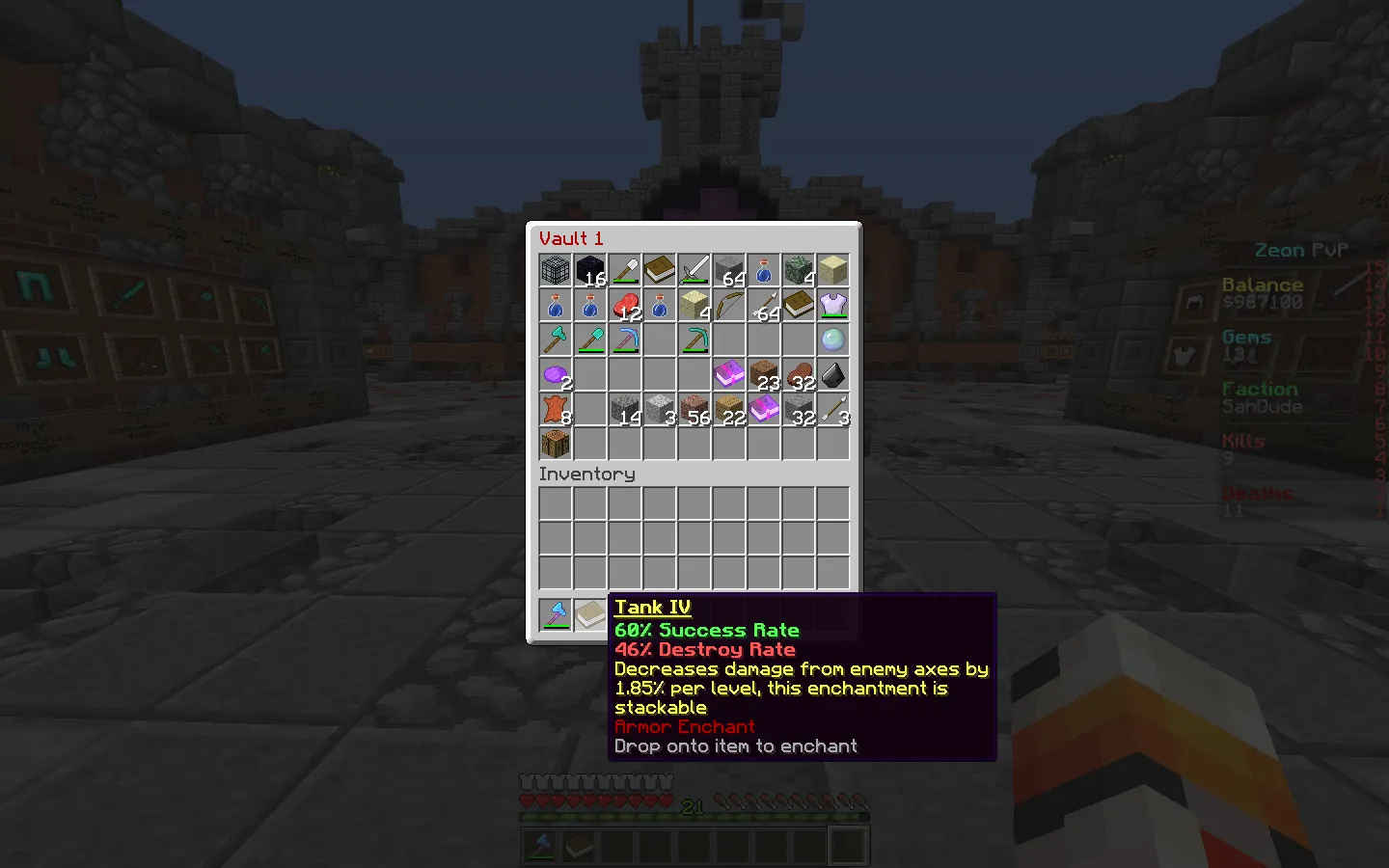Grab the 12 raw beef

click(x=625, y=306)
